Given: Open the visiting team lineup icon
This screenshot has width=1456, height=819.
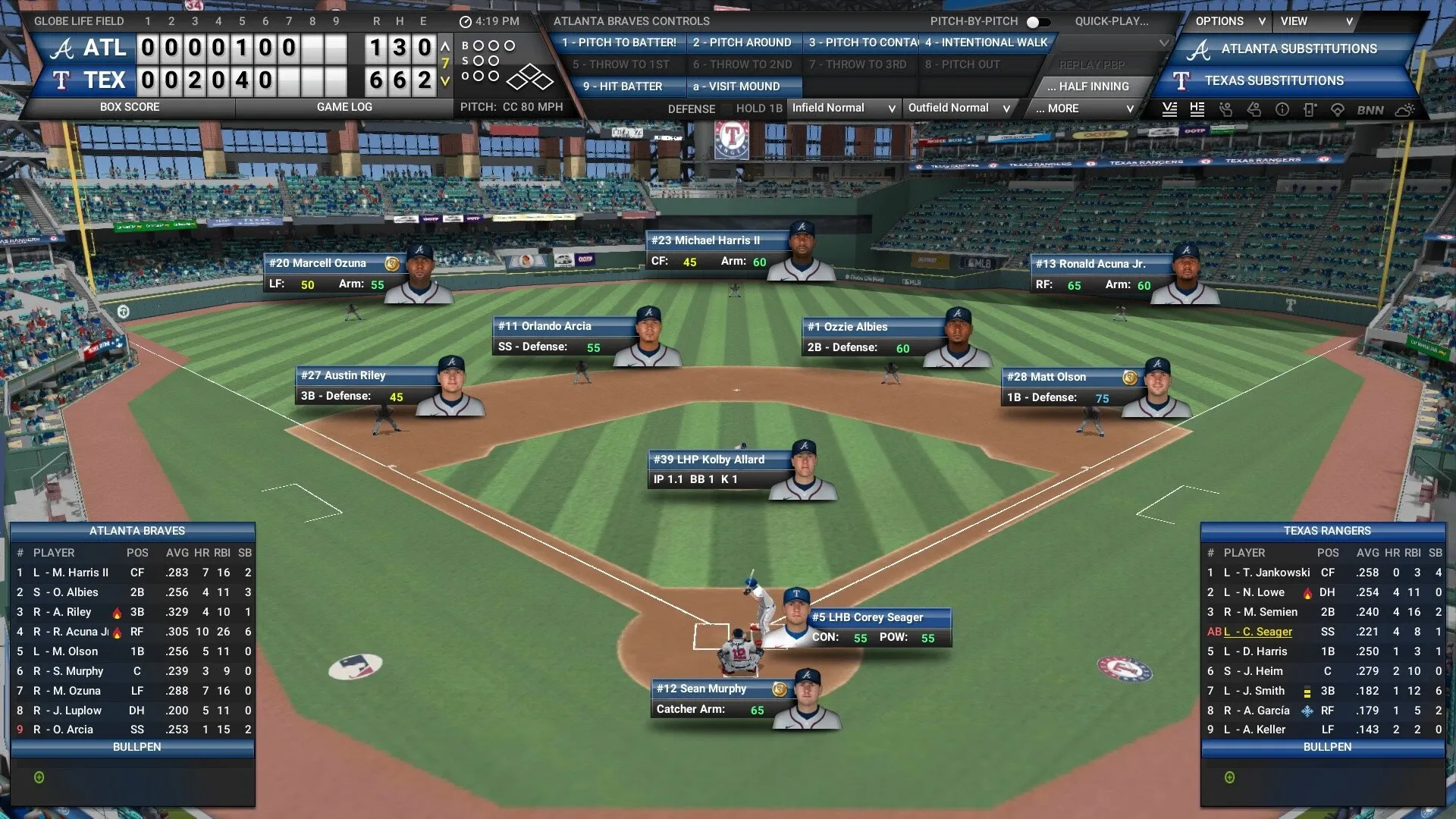Looking at the screenshot, I should (1170, 109).
